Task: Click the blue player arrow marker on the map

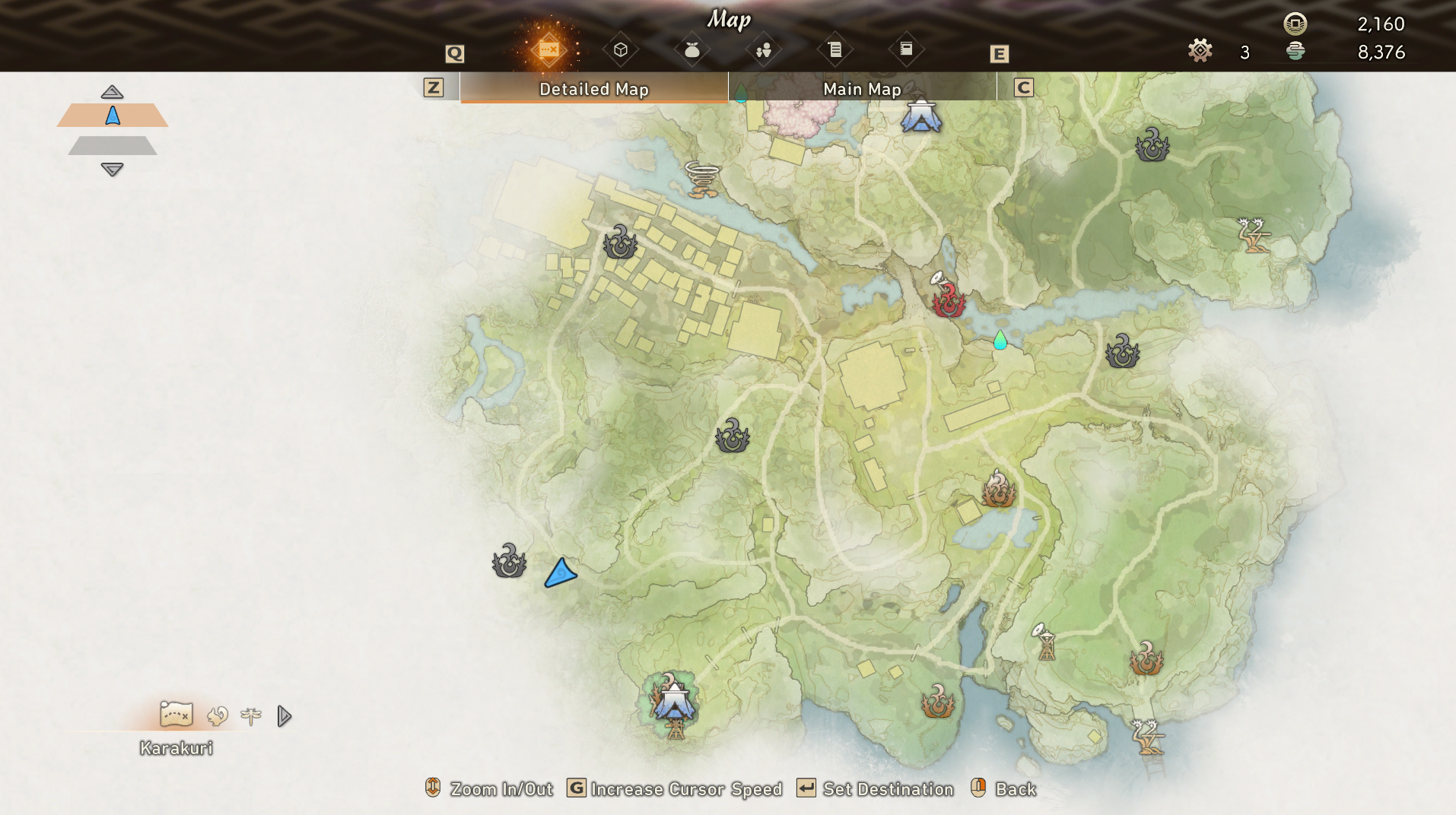Action: coord(561,573)
